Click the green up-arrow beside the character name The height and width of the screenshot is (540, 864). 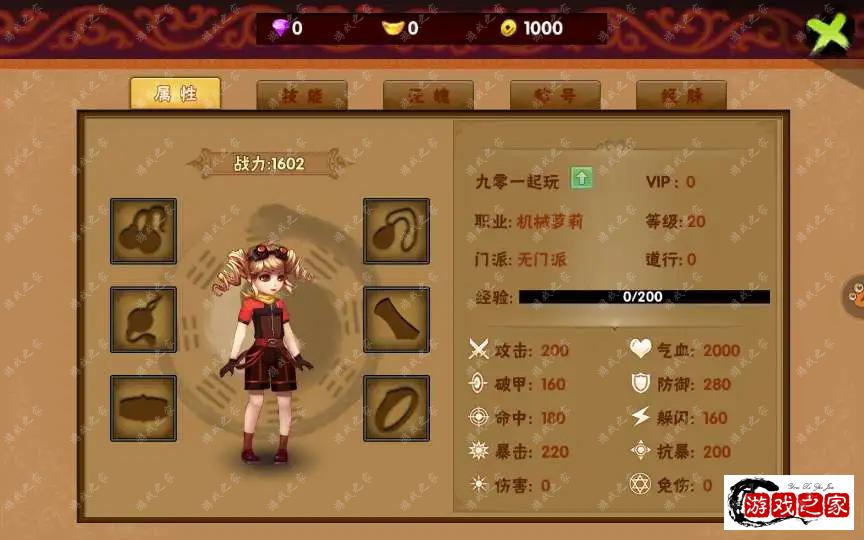(x=582, y=179)
